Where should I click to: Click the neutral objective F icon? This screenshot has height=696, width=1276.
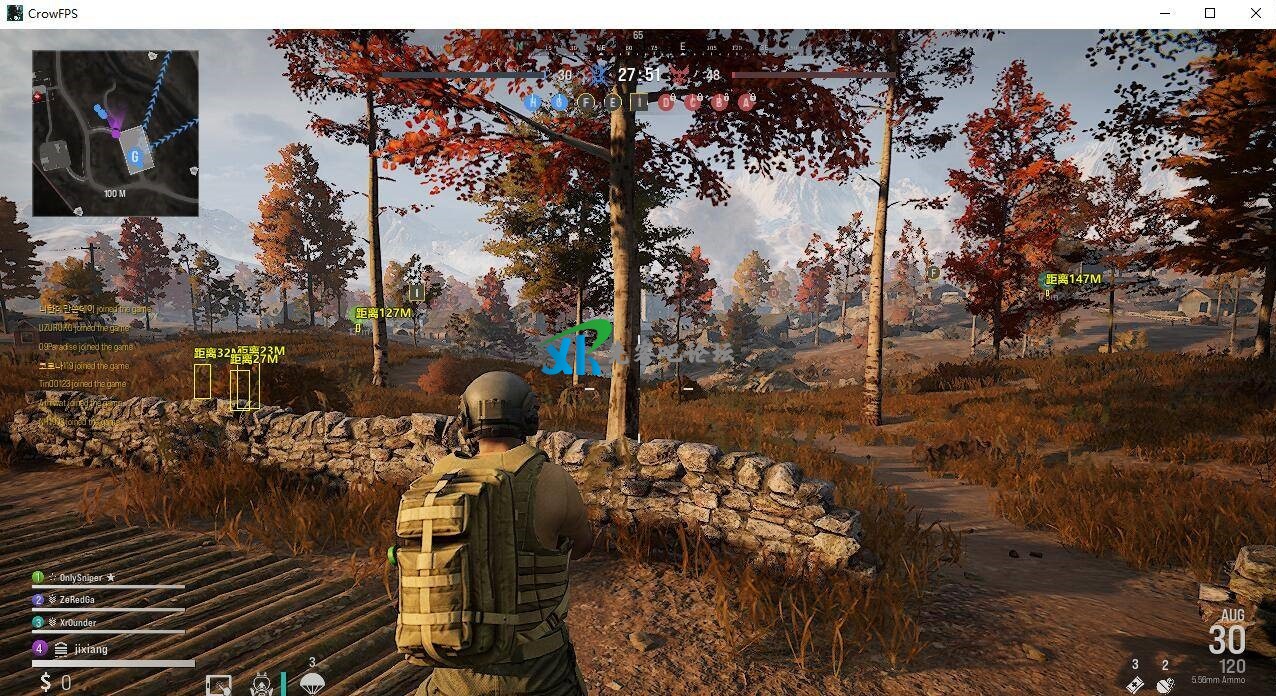[587, 102]
